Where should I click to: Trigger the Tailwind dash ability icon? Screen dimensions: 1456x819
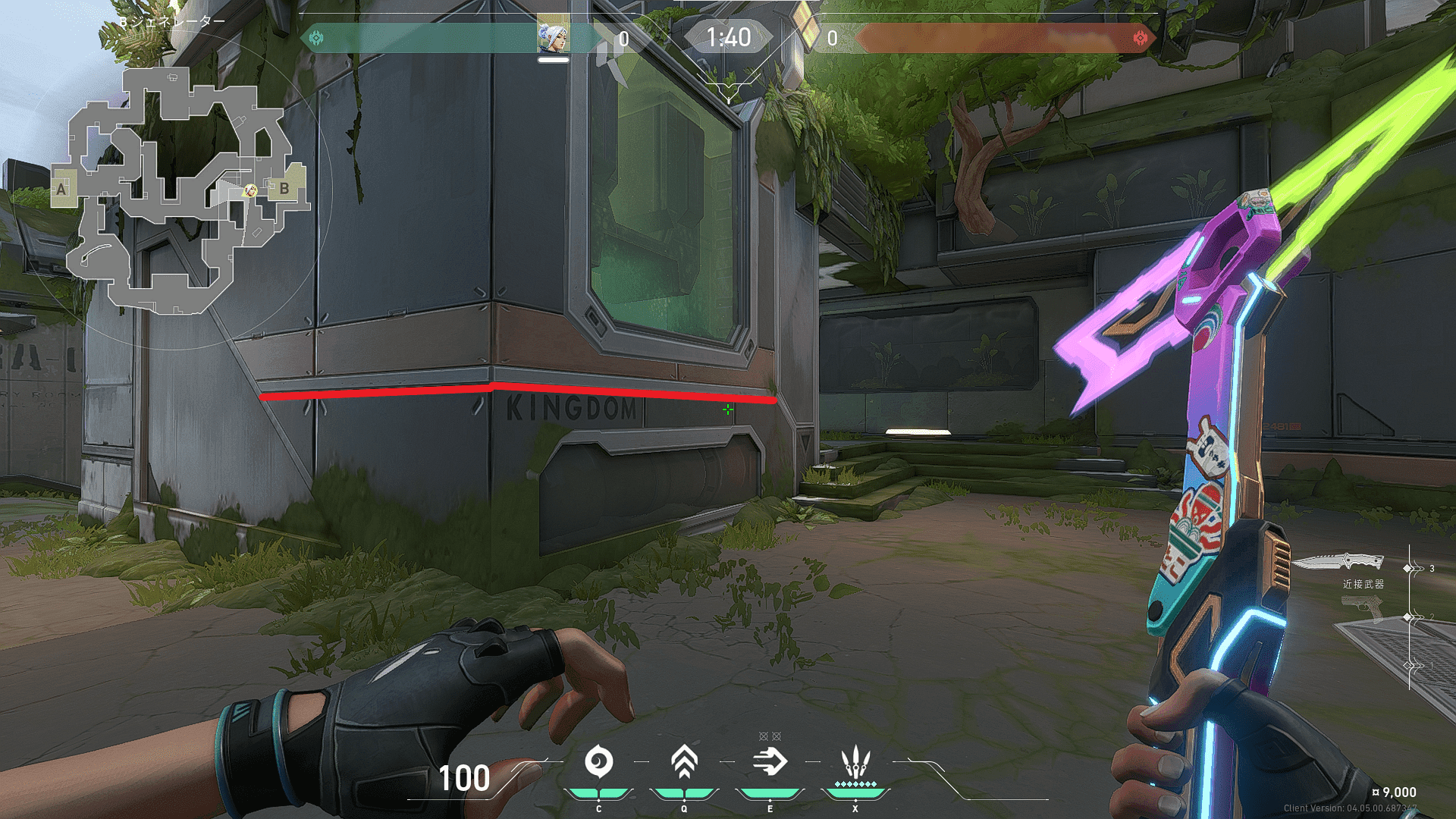click(x=770, y=762)
